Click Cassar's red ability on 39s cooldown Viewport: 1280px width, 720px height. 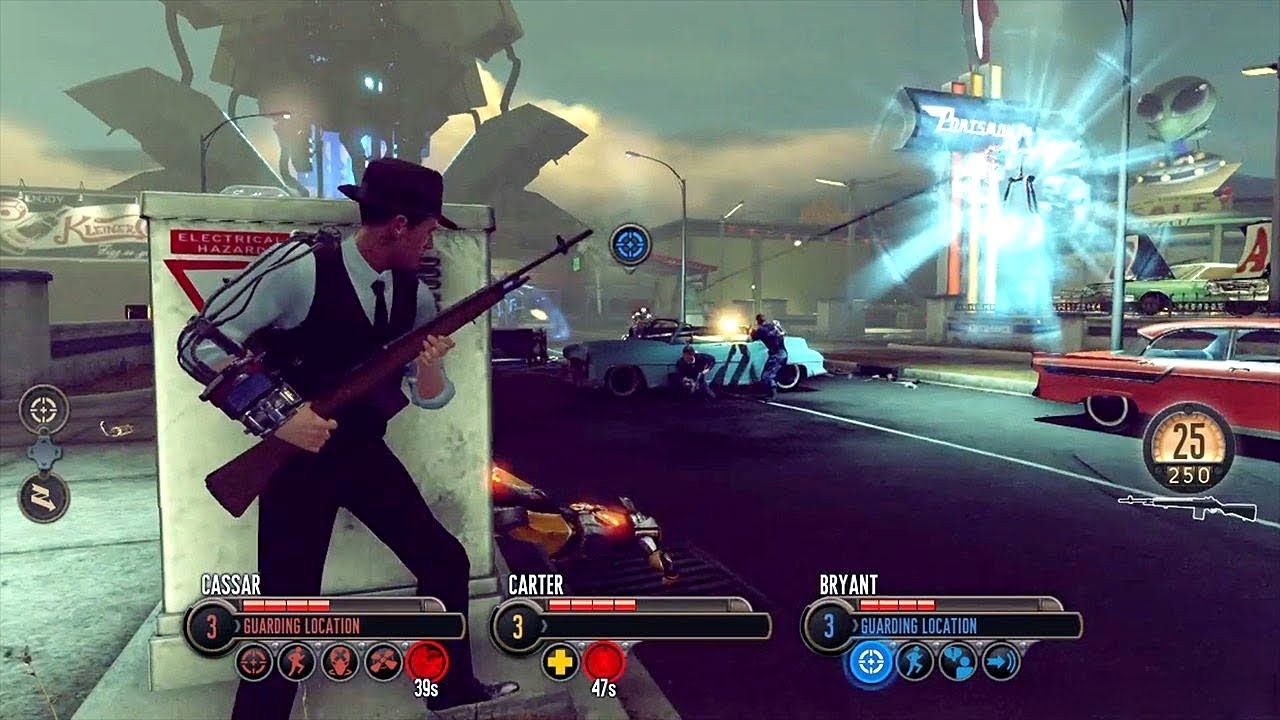[427, 662]
